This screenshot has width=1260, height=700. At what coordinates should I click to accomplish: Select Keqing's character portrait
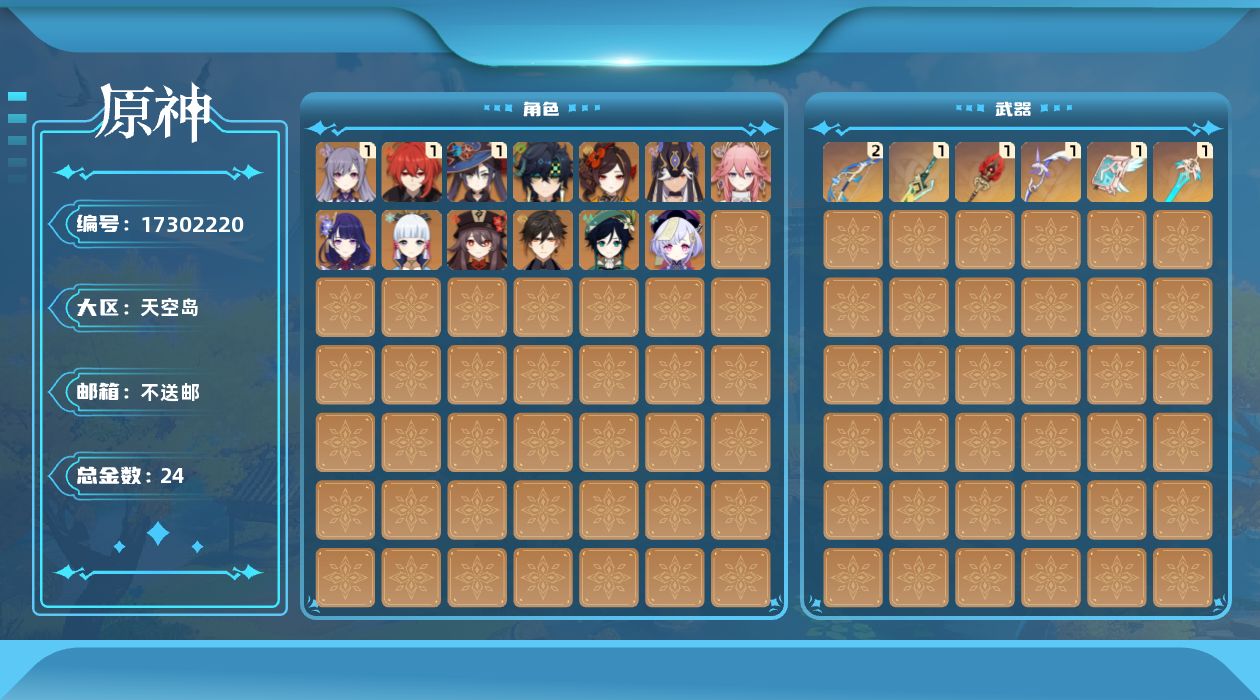(x=345, y=172)
